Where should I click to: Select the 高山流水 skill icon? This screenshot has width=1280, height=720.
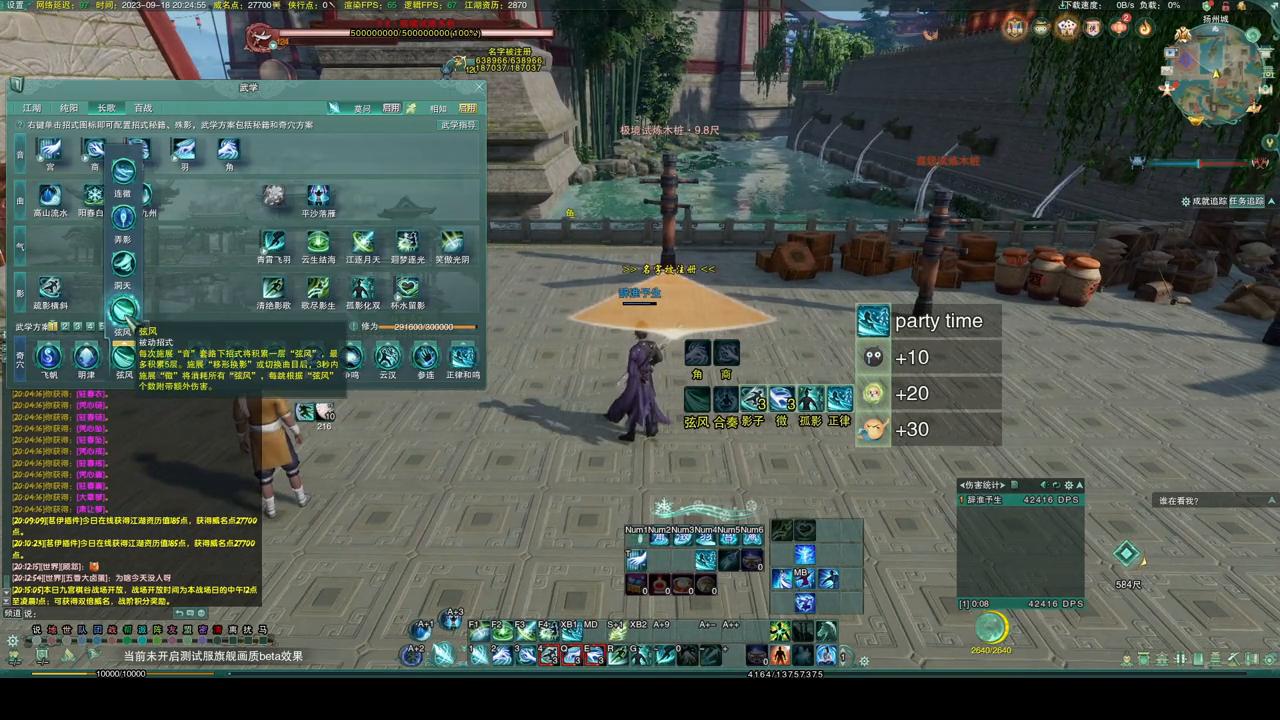[x=50, y=196]
